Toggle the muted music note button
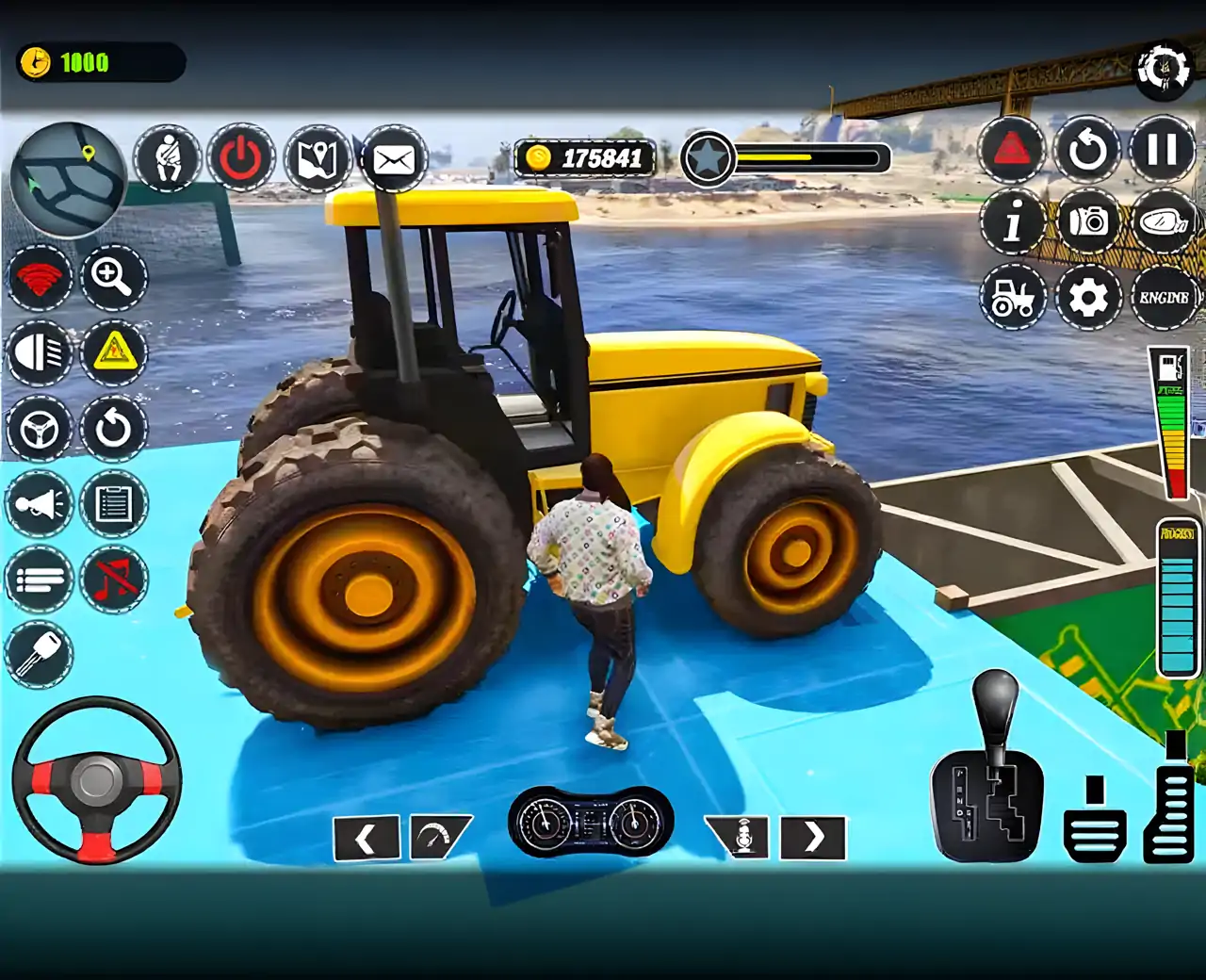 click(x=113, y=580)
